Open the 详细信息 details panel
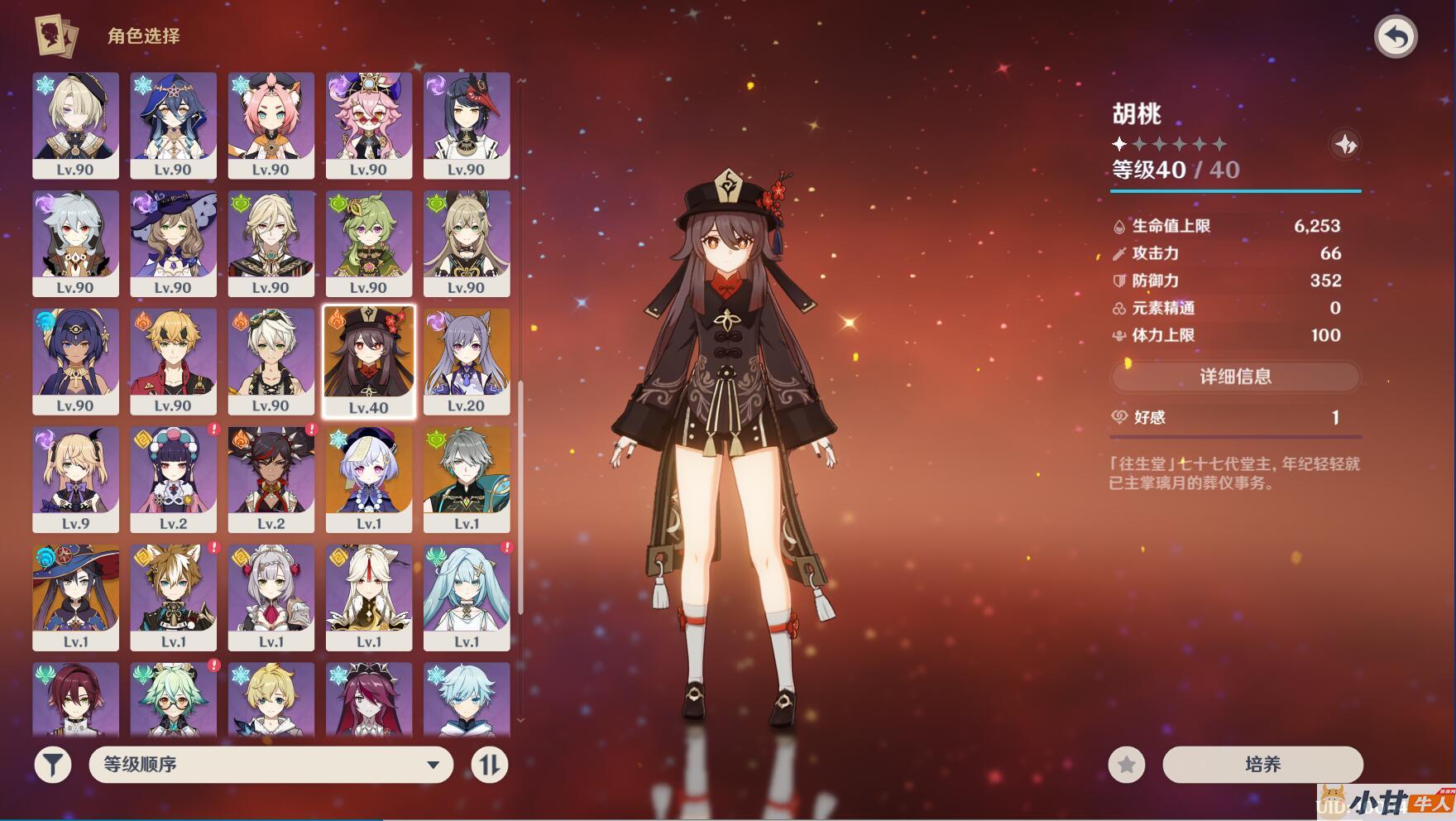This screenshot has height=821, width=1456. click(x=1235, y=377)
